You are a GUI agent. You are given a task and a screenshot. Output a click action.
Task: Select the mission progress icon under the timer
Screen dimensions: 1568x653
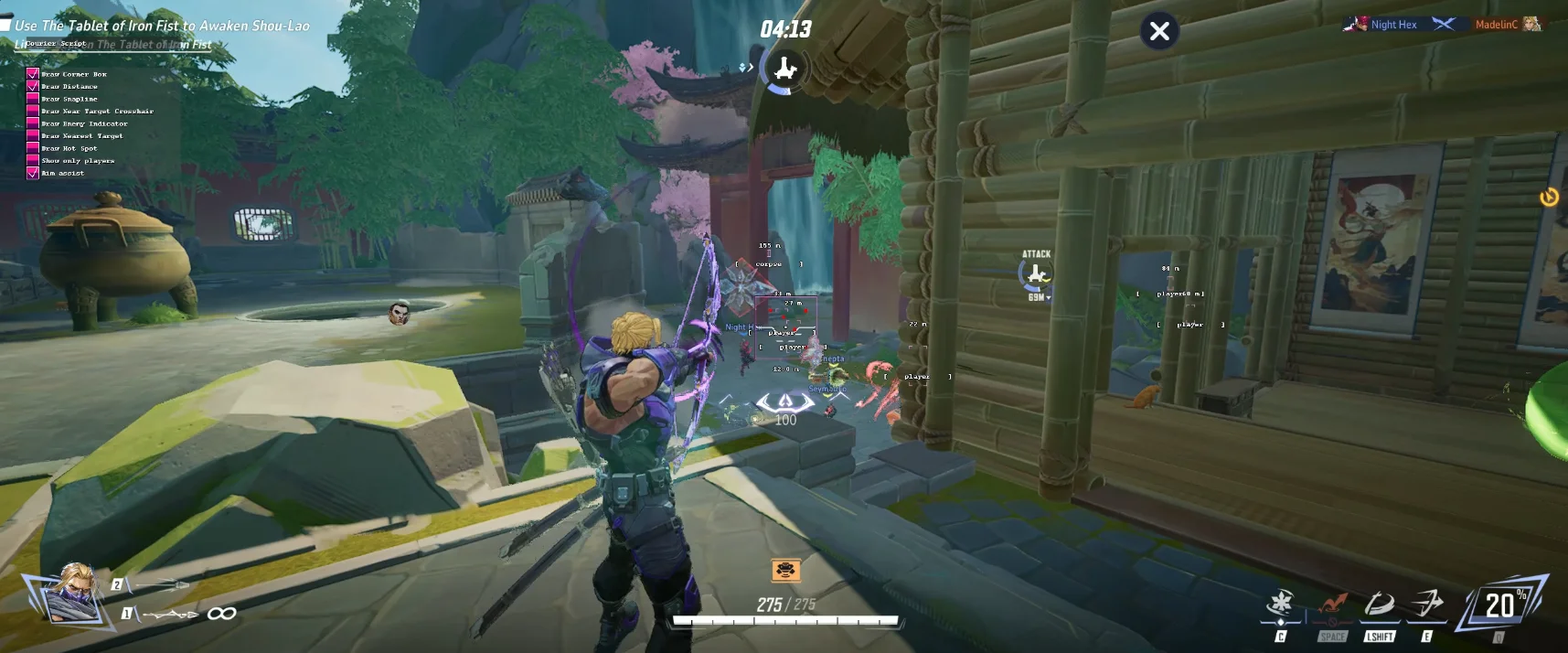coord(784,70)
